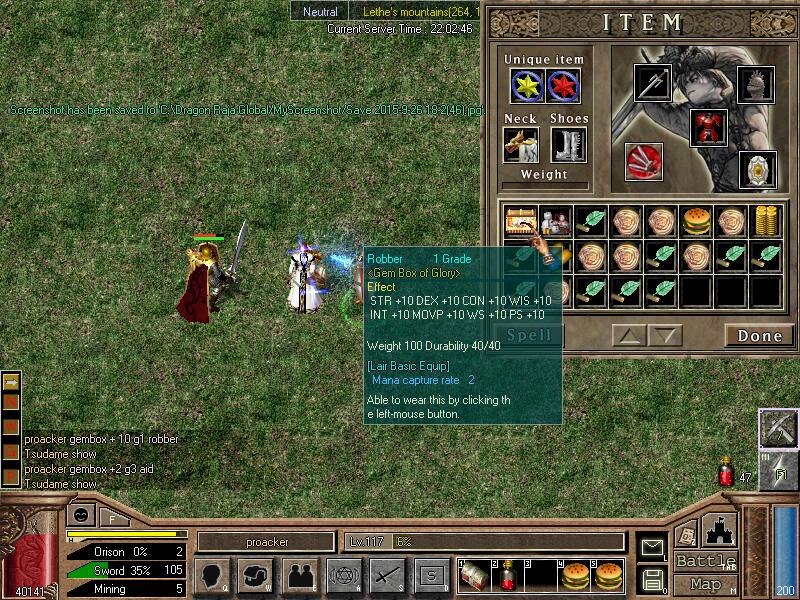Open the Map button
Screen dimensions: 800x600
pyautogui.click(x=706, y=584)
